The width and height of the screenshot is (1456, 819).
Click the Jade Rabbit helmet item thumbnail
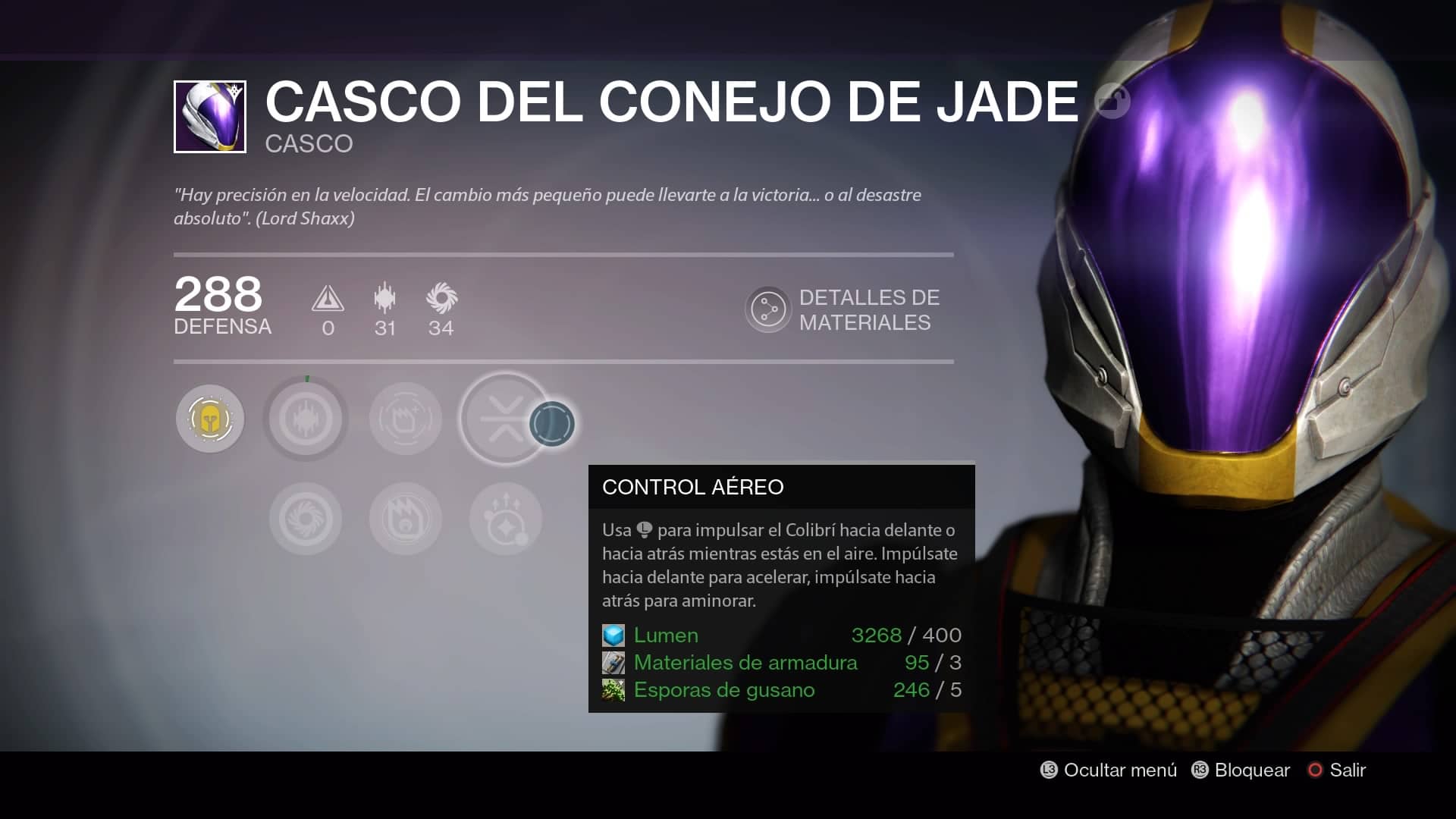[210, 117]
